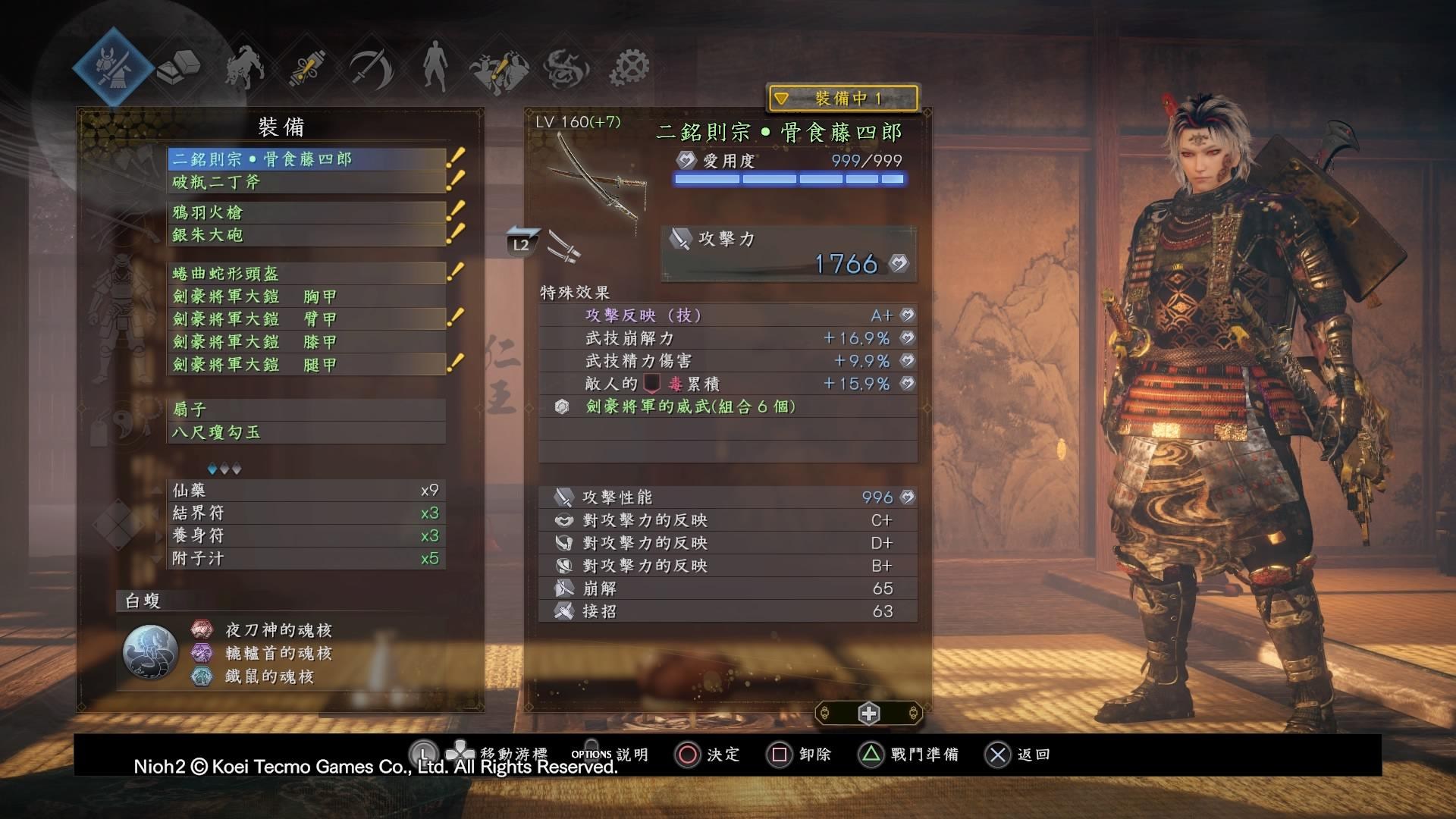
Task: Choose the 破瓶二丁斧 weapon slot
Action: click(306, 182)
